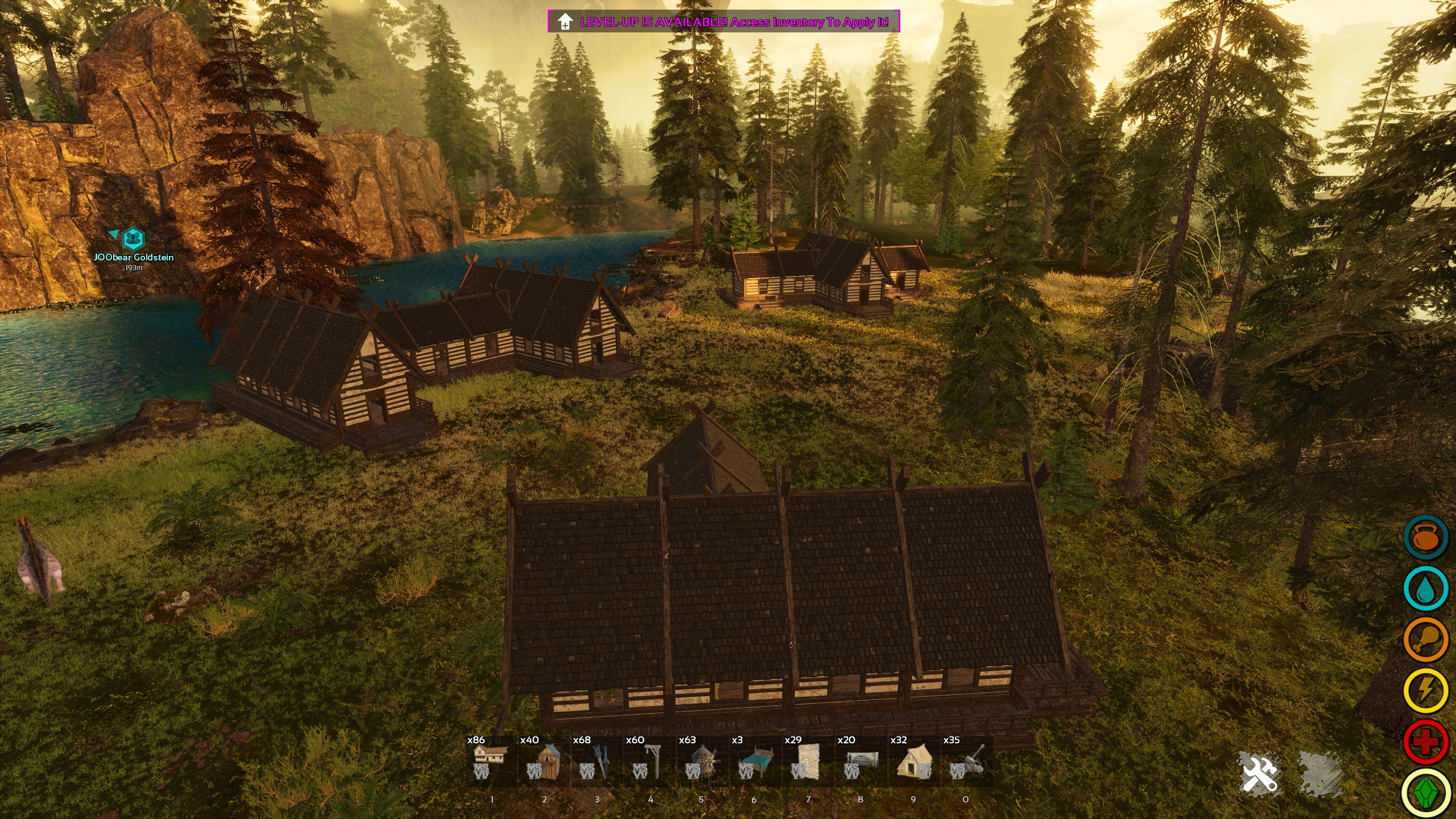1456x819 pixels.
Task: Select the blue swords hotbar slot
Action: 597,762
